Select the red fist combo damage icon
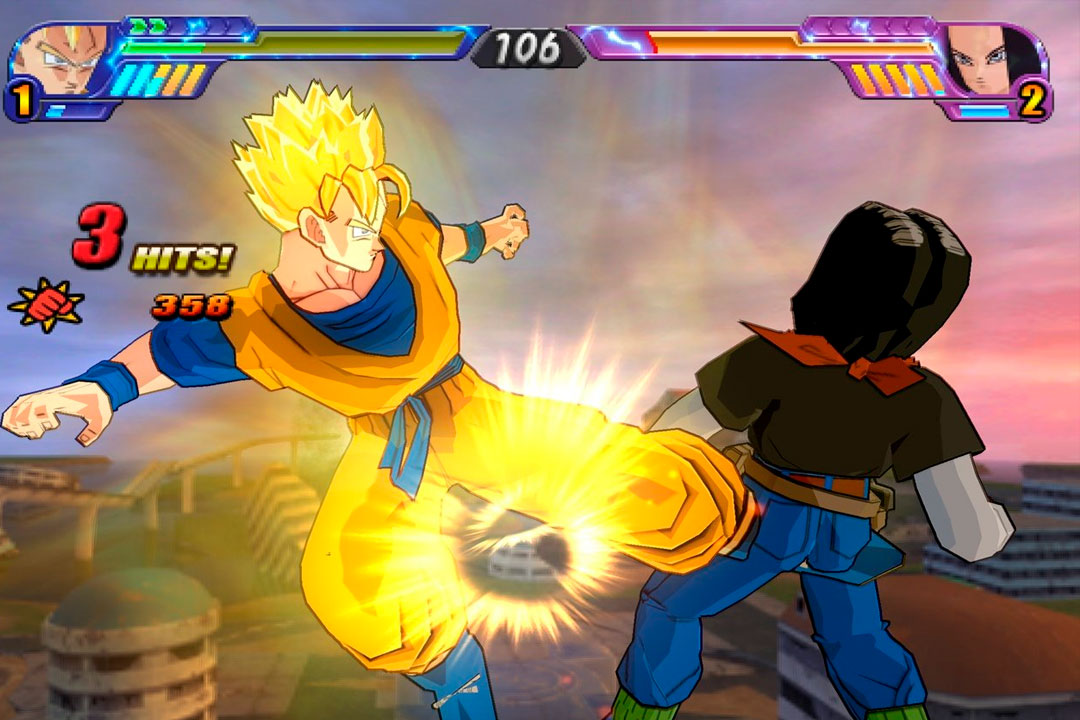This screenshot has width=1080, height=720. [x=45, y=304]
